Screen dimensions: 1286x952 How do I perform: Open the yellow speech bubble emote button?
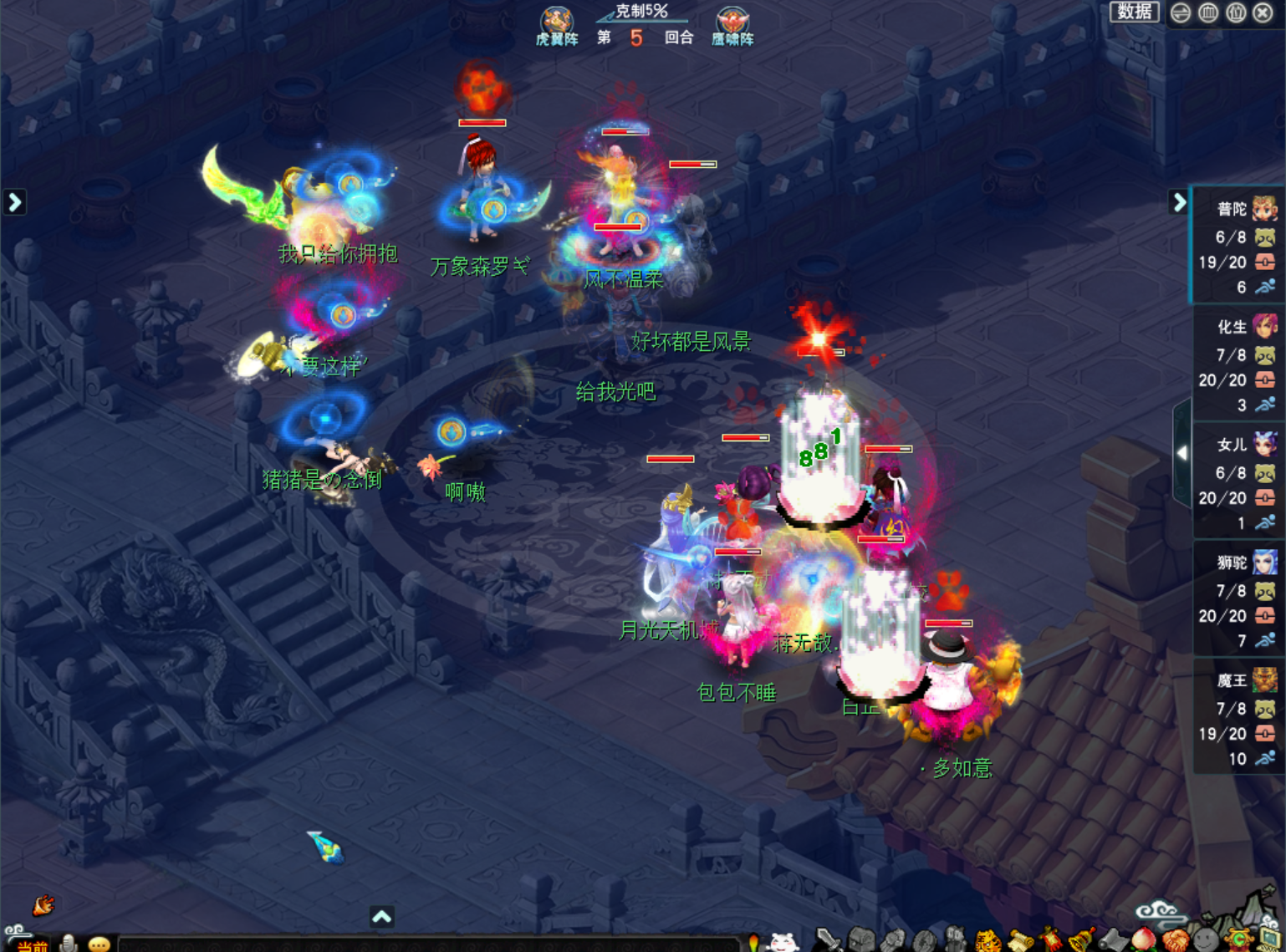(x=100, y=944)
